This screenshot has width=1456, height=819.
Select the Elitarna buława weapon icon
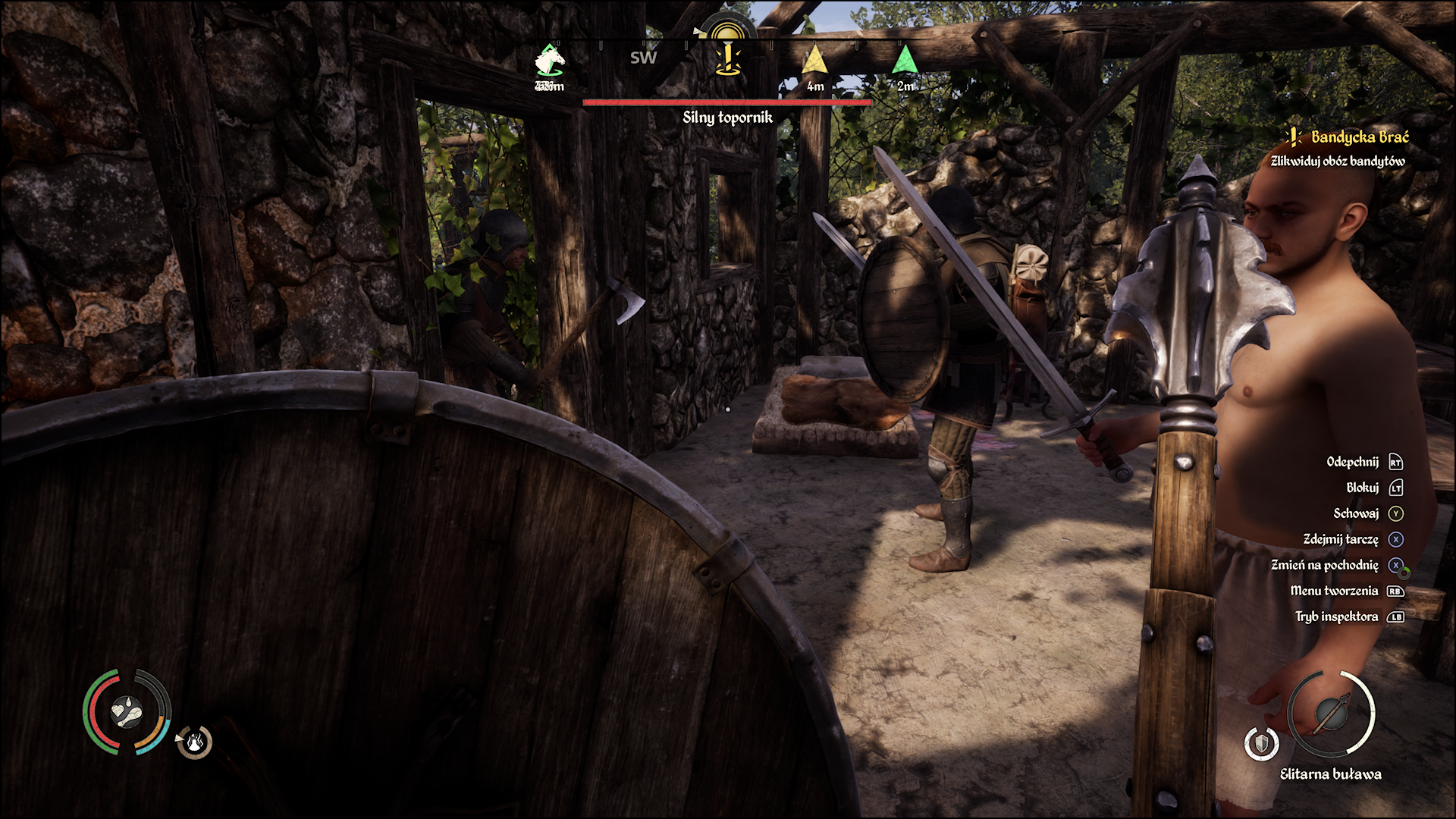[1332, 713]
